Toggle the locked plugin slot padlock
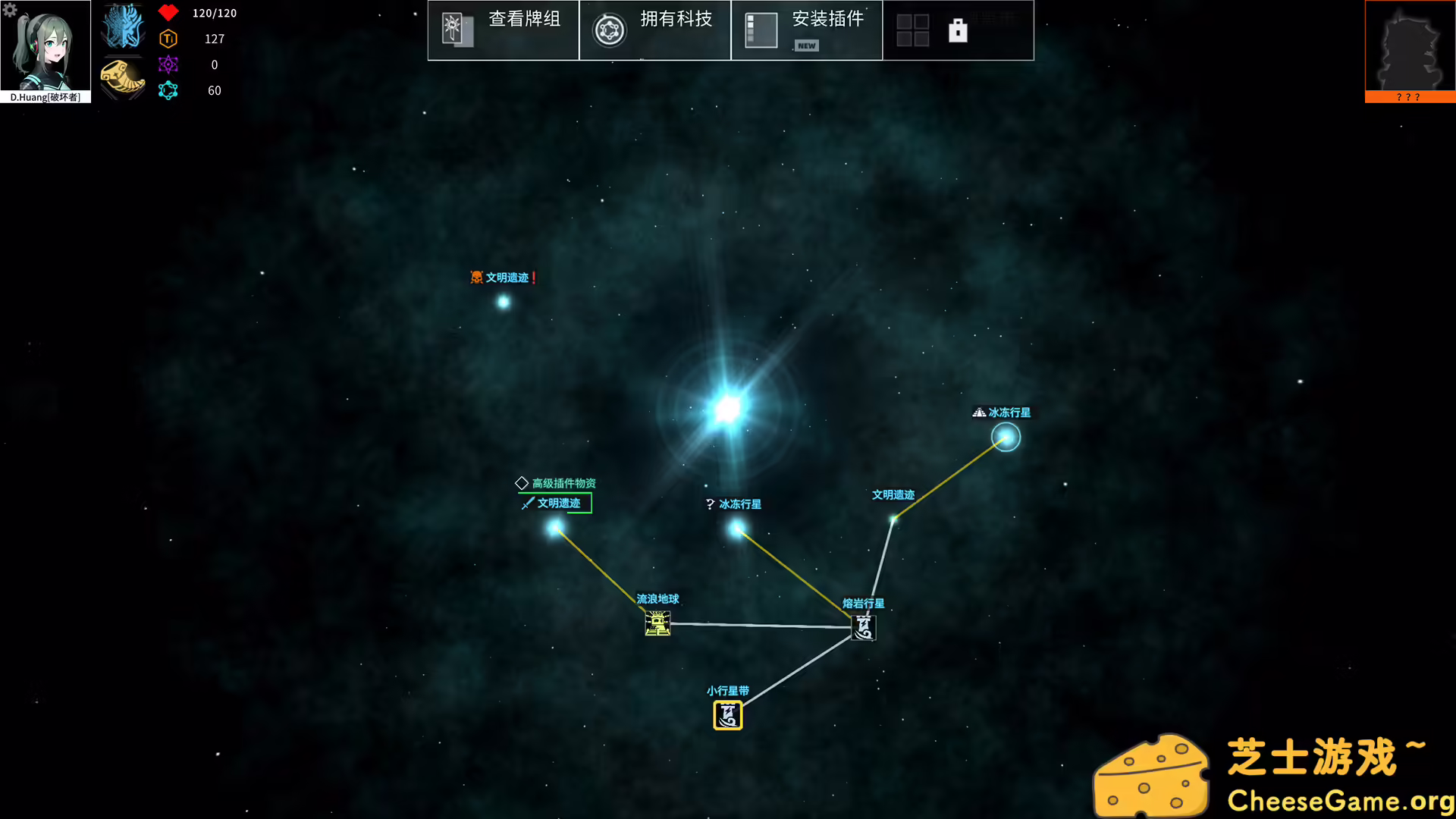This screenshot has width=1456, height=819. click(959, 29)
